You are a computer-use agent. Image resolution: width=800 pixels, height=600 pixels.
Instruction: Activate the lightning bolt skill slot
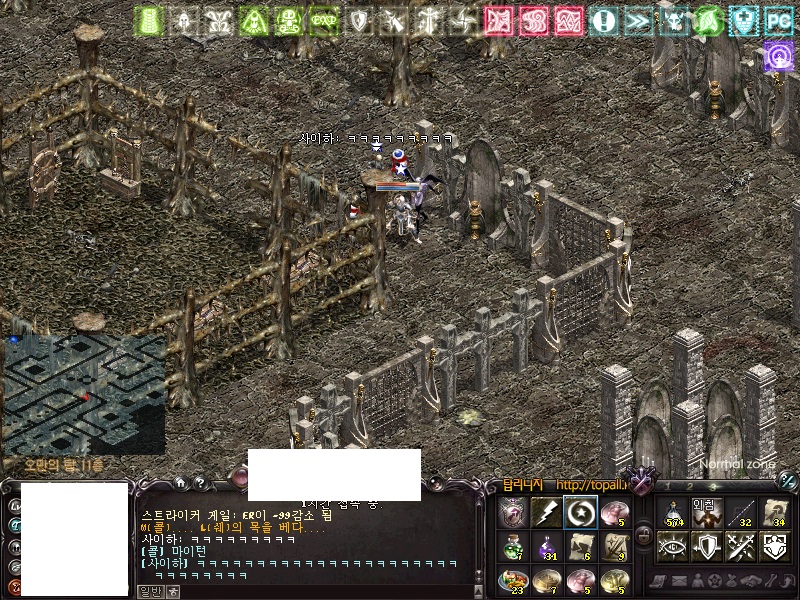(x=546, y=512)
